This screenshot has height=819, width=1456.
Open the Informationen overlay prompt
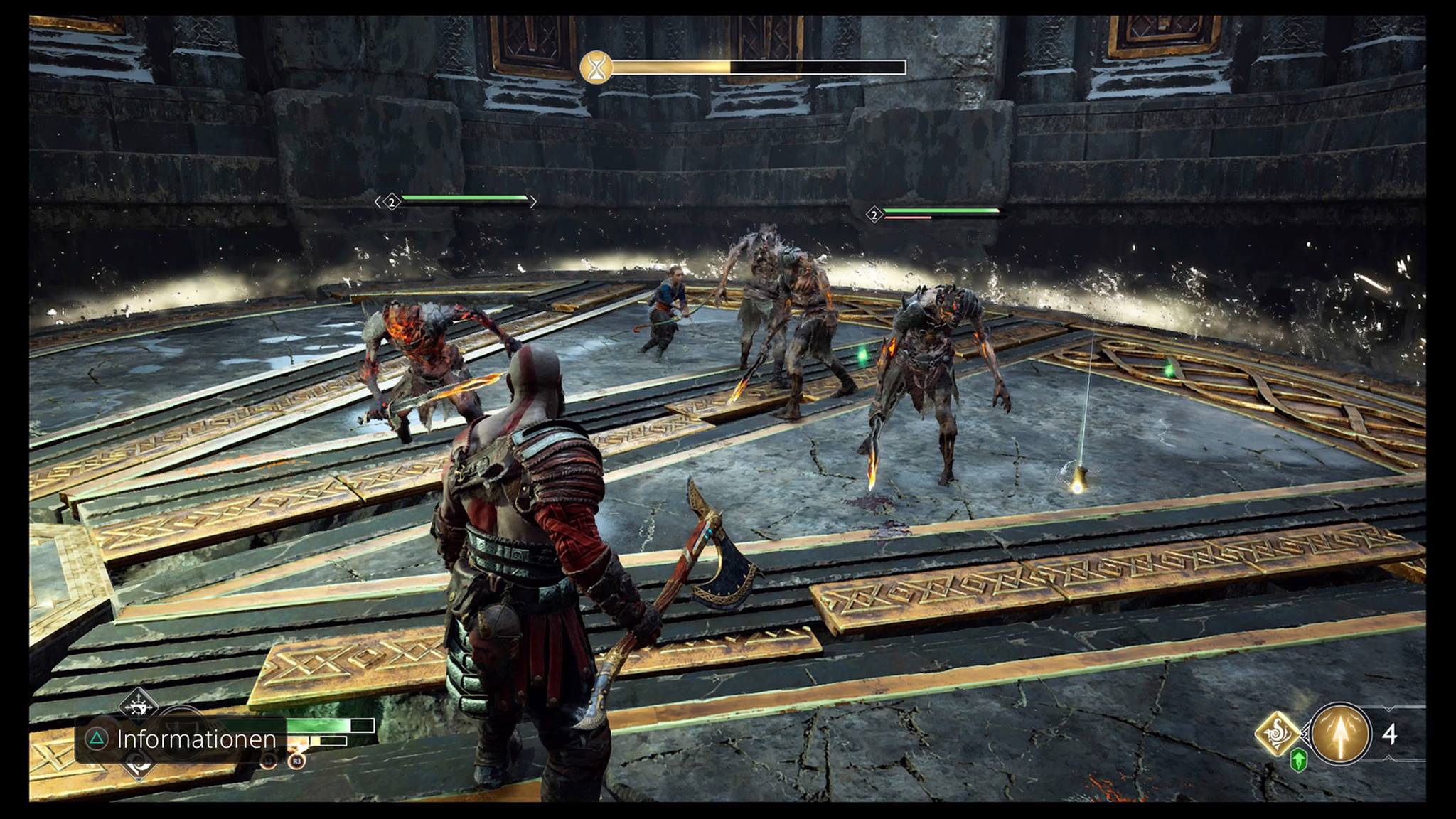(x=181, y=739)
